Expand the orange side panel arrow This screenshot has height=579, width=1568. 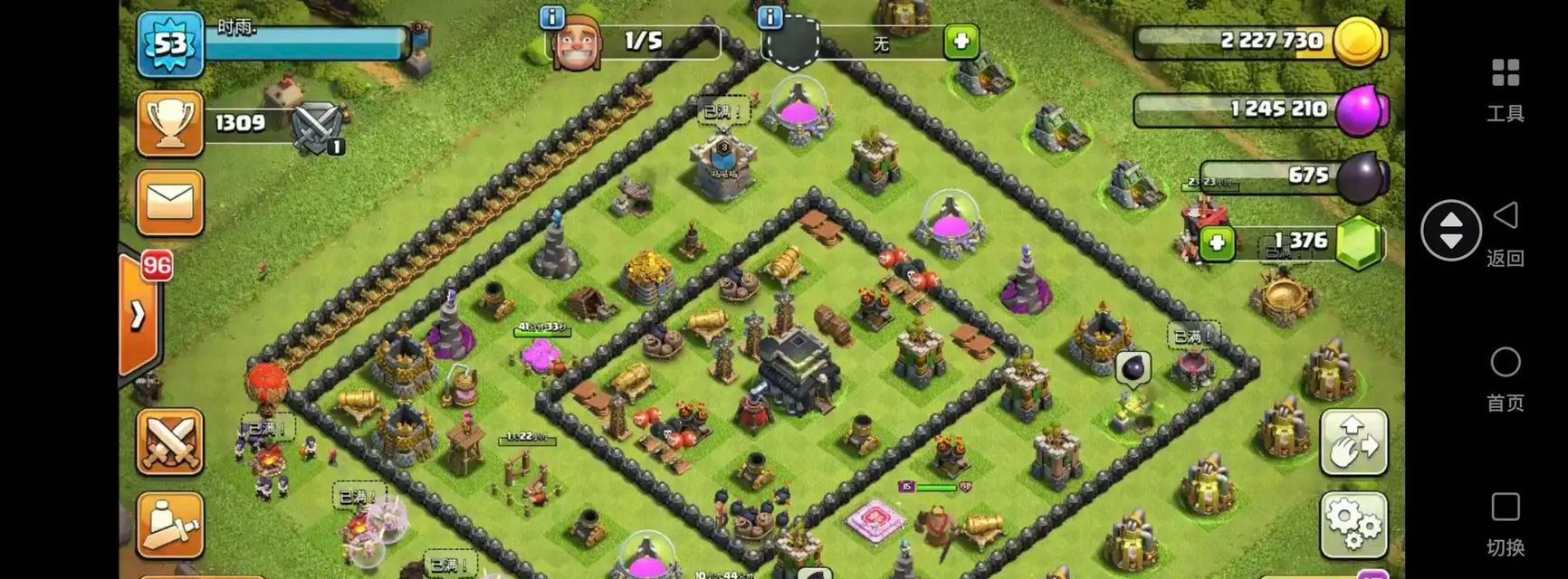click(138, 314)
